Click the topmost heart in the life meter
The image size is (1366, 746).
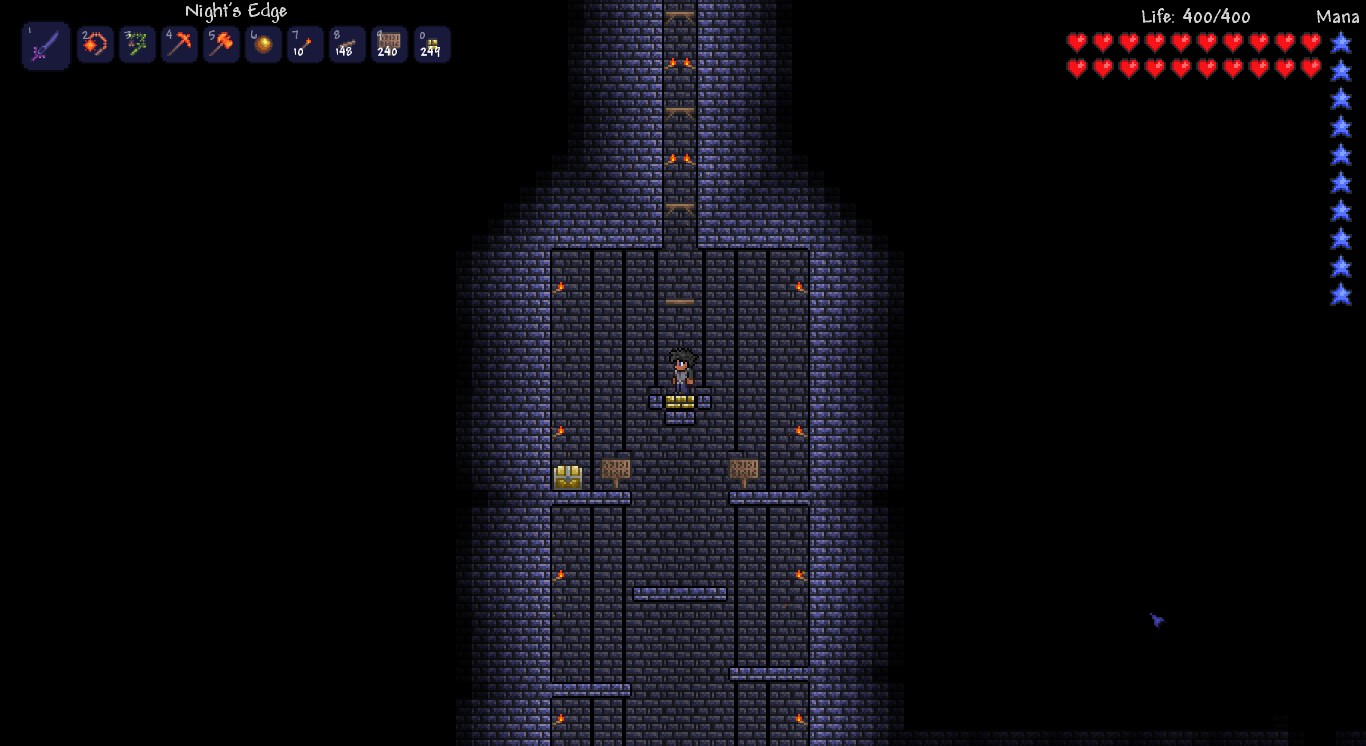coord(1075,43)
